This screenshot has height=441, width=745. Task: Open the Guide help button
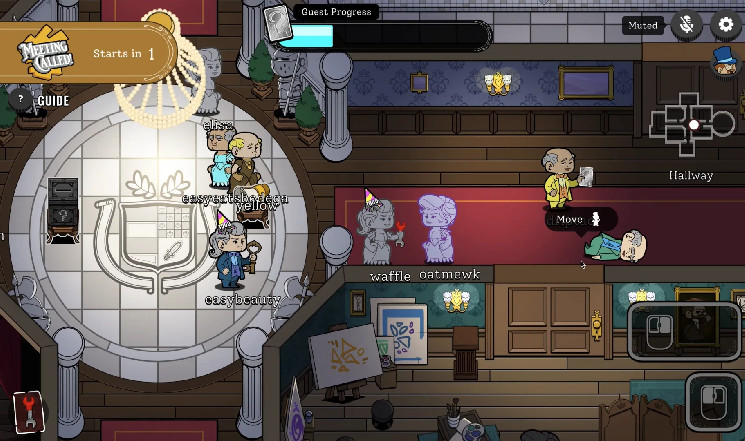20,100
